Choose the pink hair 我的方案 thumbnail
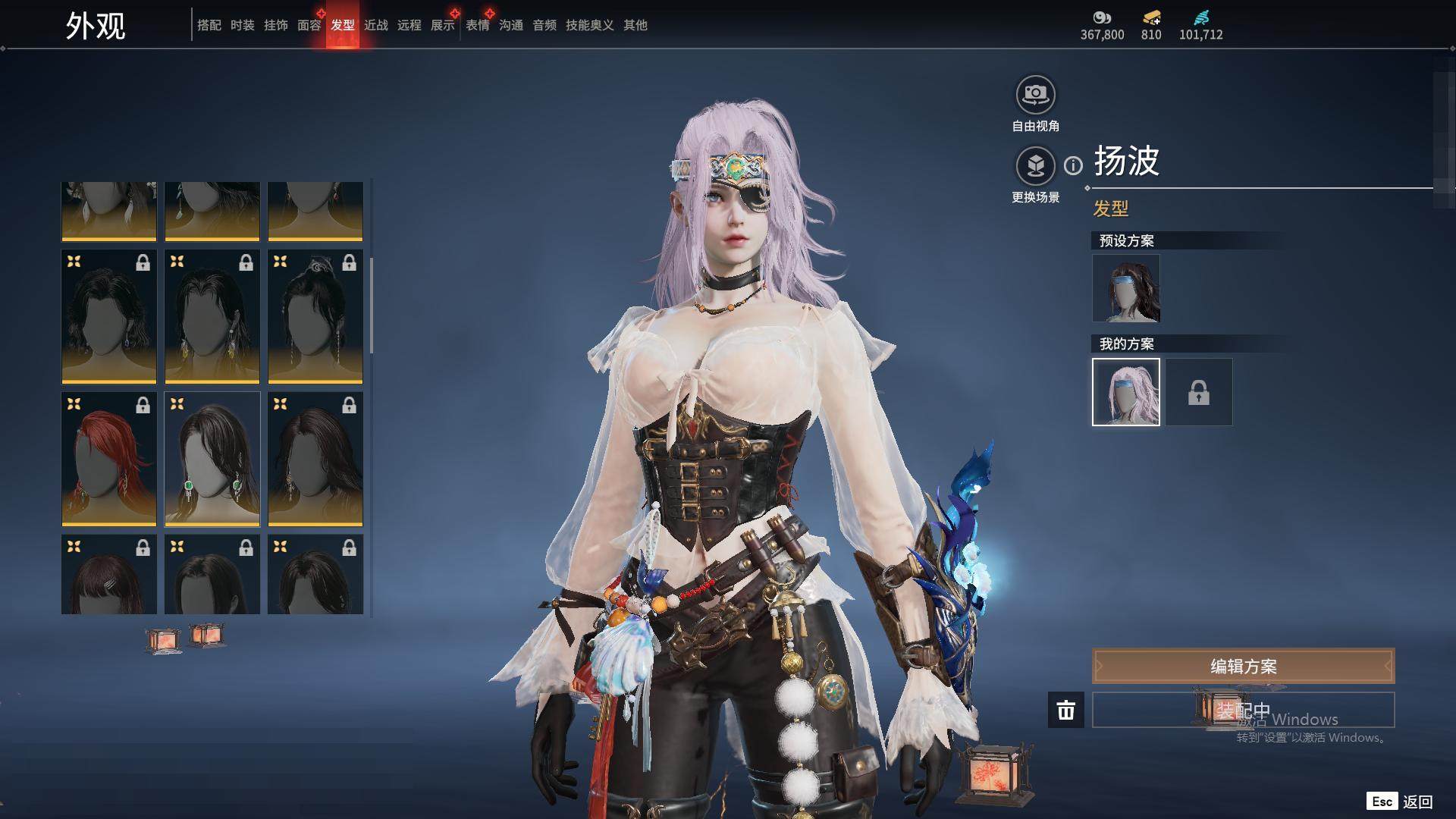Image resolution: width=1456 pixels, height=819 pixels. pos(1125,392)
